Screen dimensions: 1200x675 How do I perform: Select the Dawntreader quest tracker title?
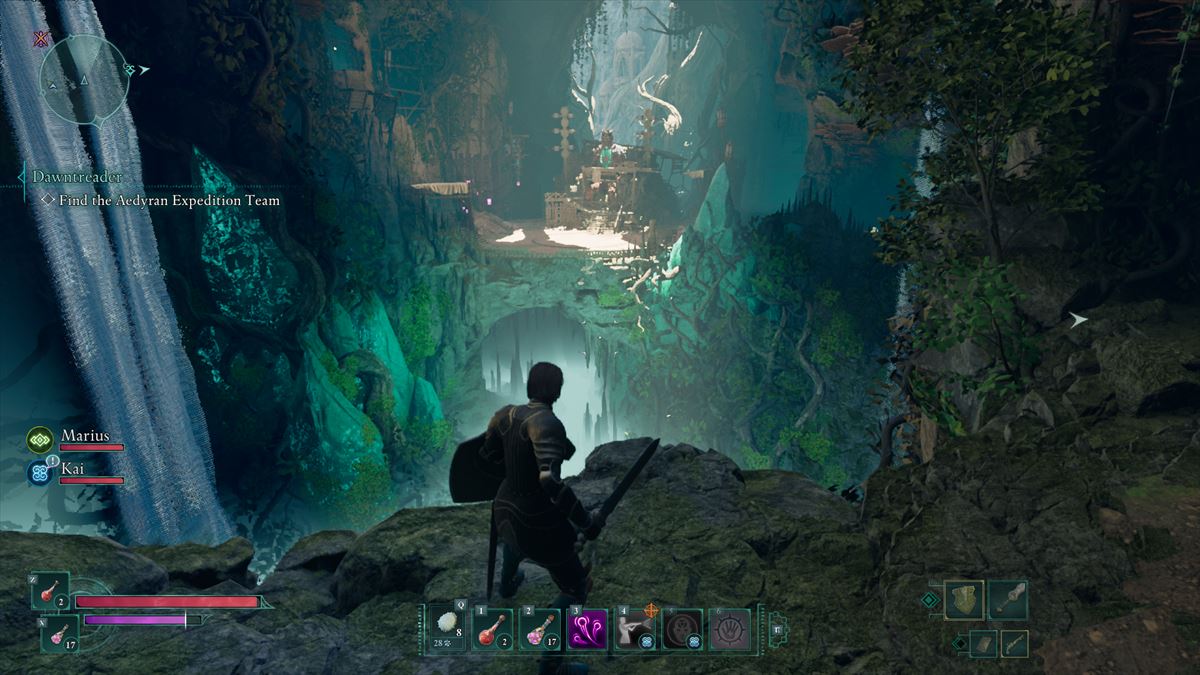pos(77,176)
